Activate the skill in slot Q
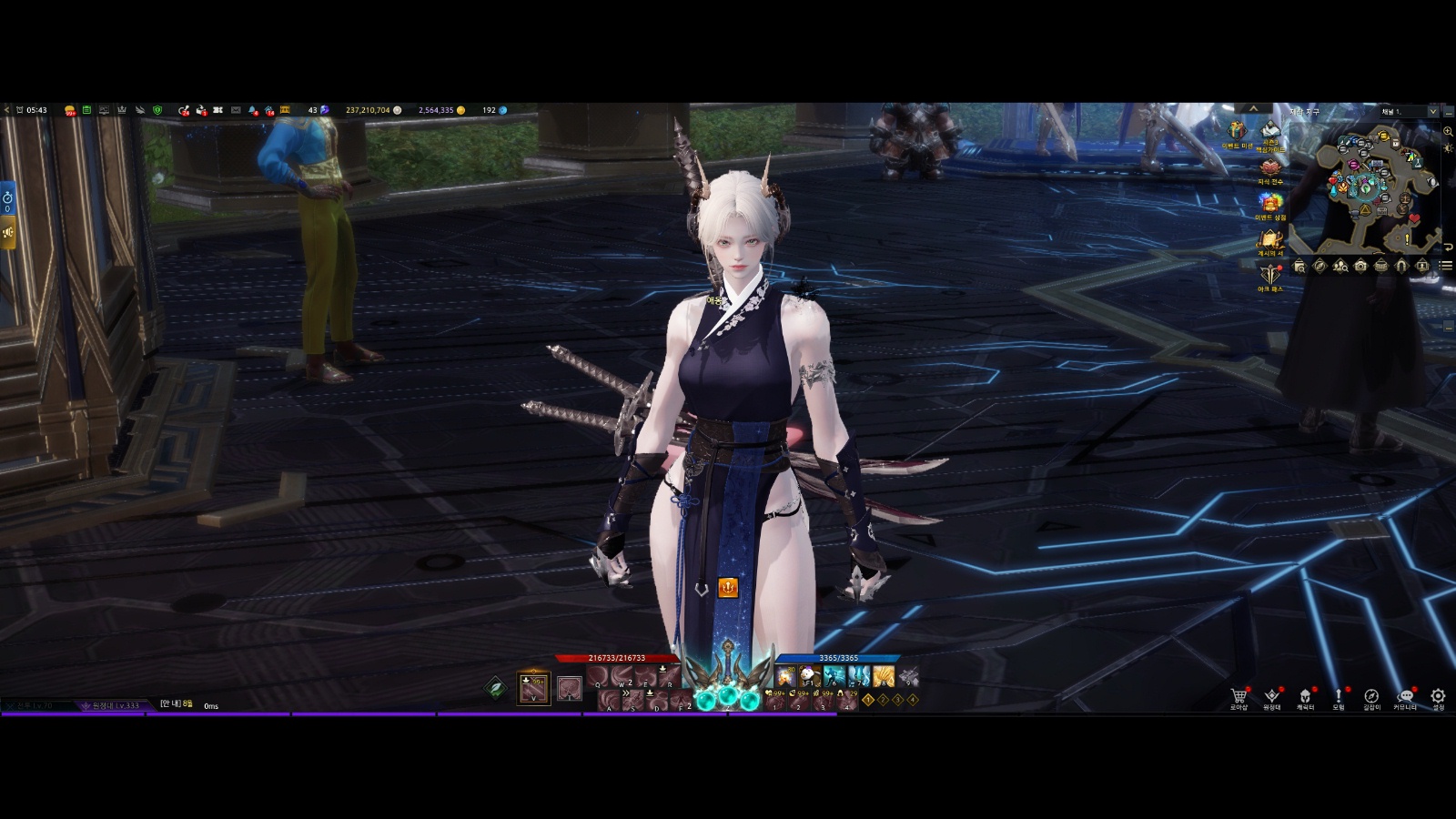 [x=598, y=676]
